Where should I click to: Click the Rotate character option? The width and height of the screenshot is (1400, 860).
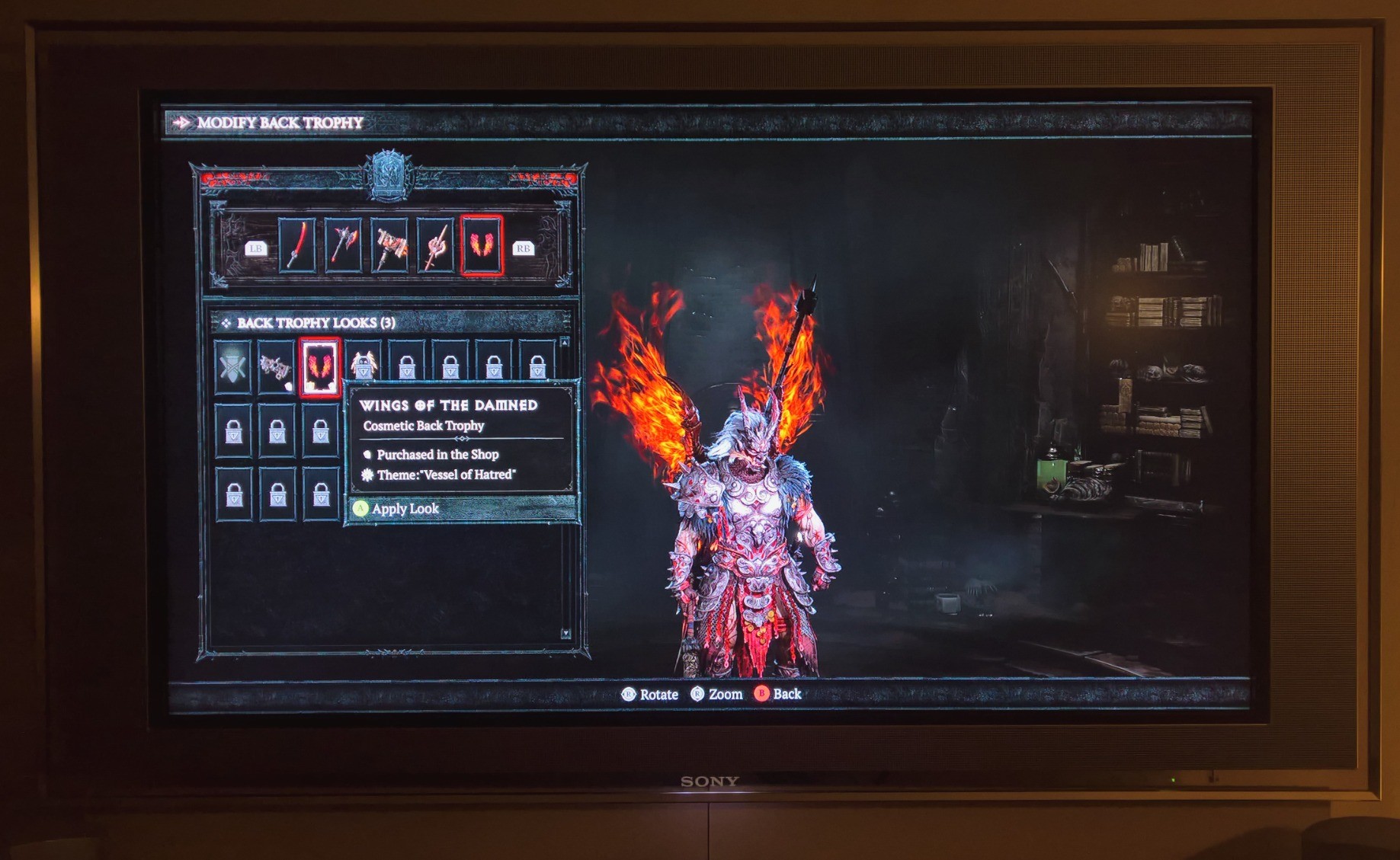tap(650, 694)
